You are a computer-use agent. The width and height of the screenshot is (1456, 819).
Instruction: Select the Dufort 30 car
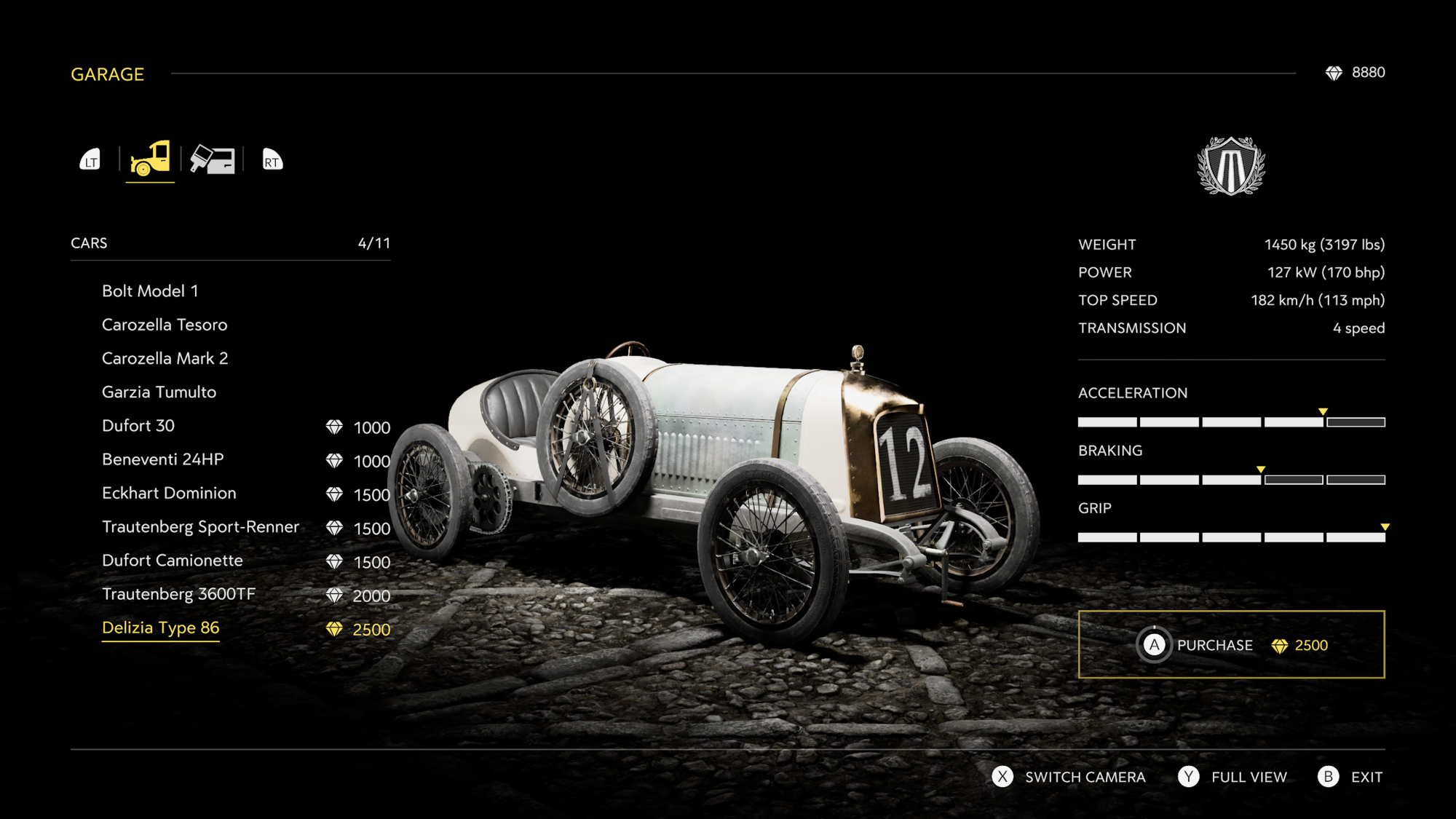tap(138, 426)
